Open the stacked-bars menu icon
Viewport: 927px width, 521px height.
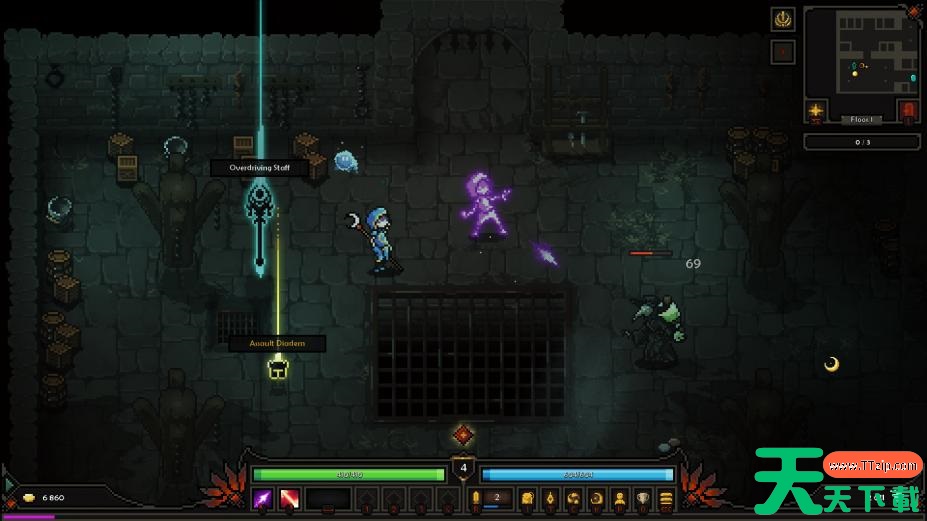[x=665, y=498]
